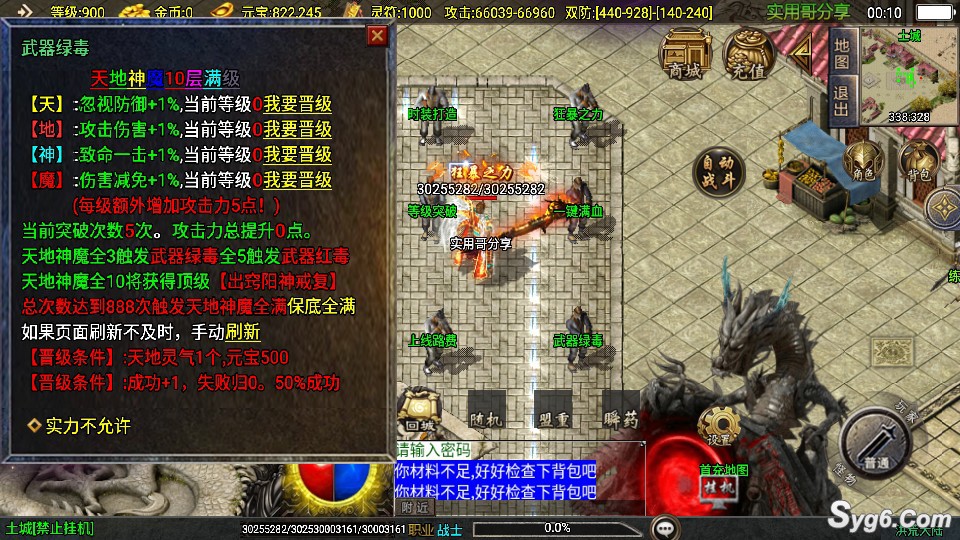This screenshot has width=960, height=540.
Task: Open the 地图 map tab
Action: tap(842, 53)
